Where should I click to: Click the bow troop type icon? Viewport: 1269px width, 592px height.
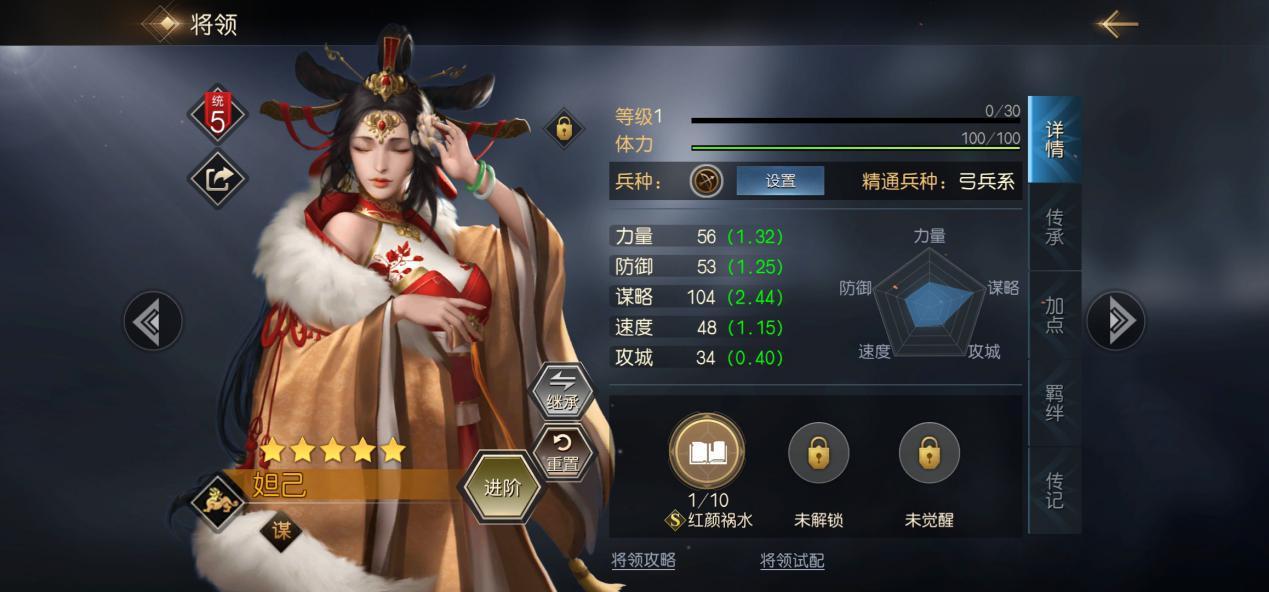pyautogui.click(x=707, y=181)
